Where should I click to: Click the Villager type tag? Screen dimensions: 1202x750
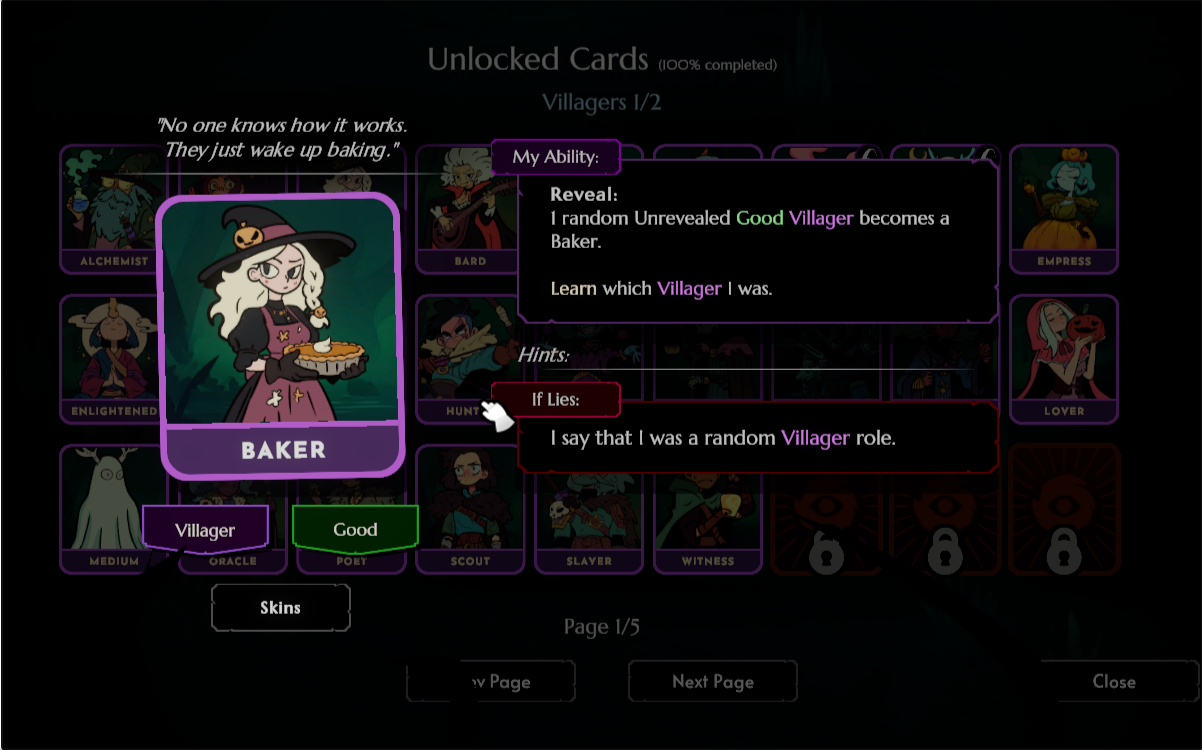(205, 530)
